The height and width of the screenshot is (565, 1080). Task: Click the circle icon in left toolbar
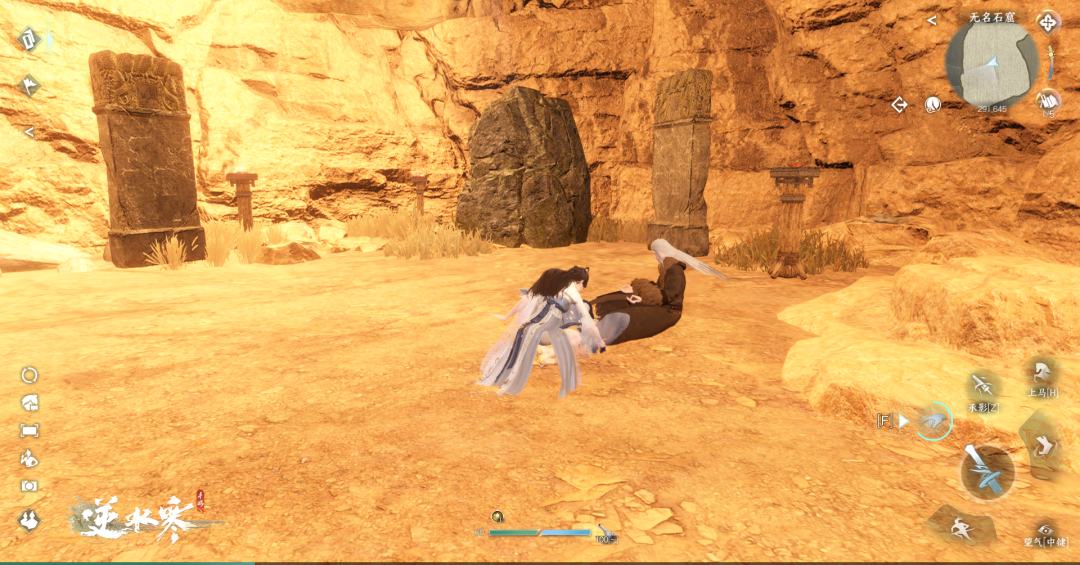tap(30, 375)
